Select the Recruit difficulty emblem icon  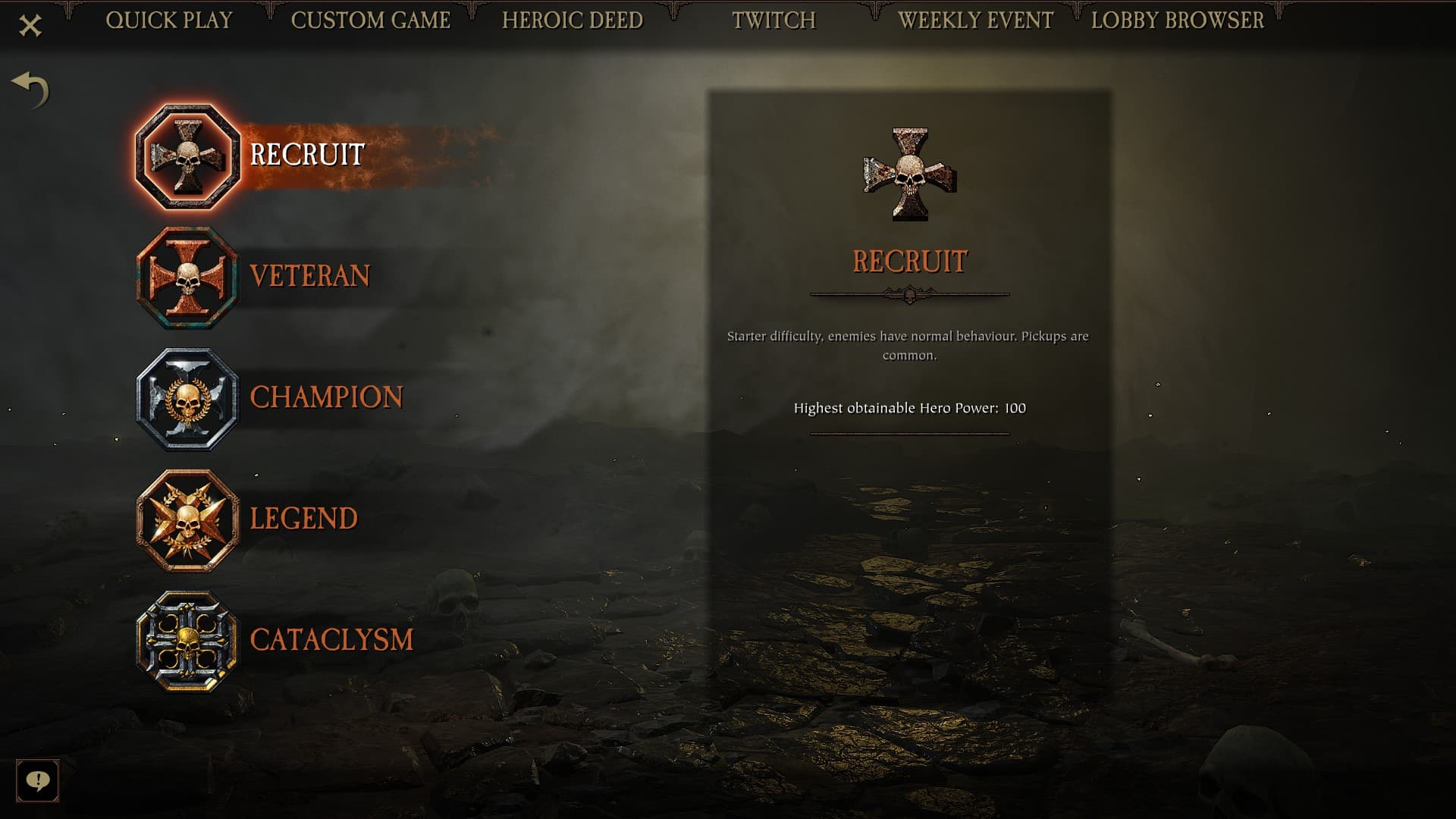(x=189, y=157)
